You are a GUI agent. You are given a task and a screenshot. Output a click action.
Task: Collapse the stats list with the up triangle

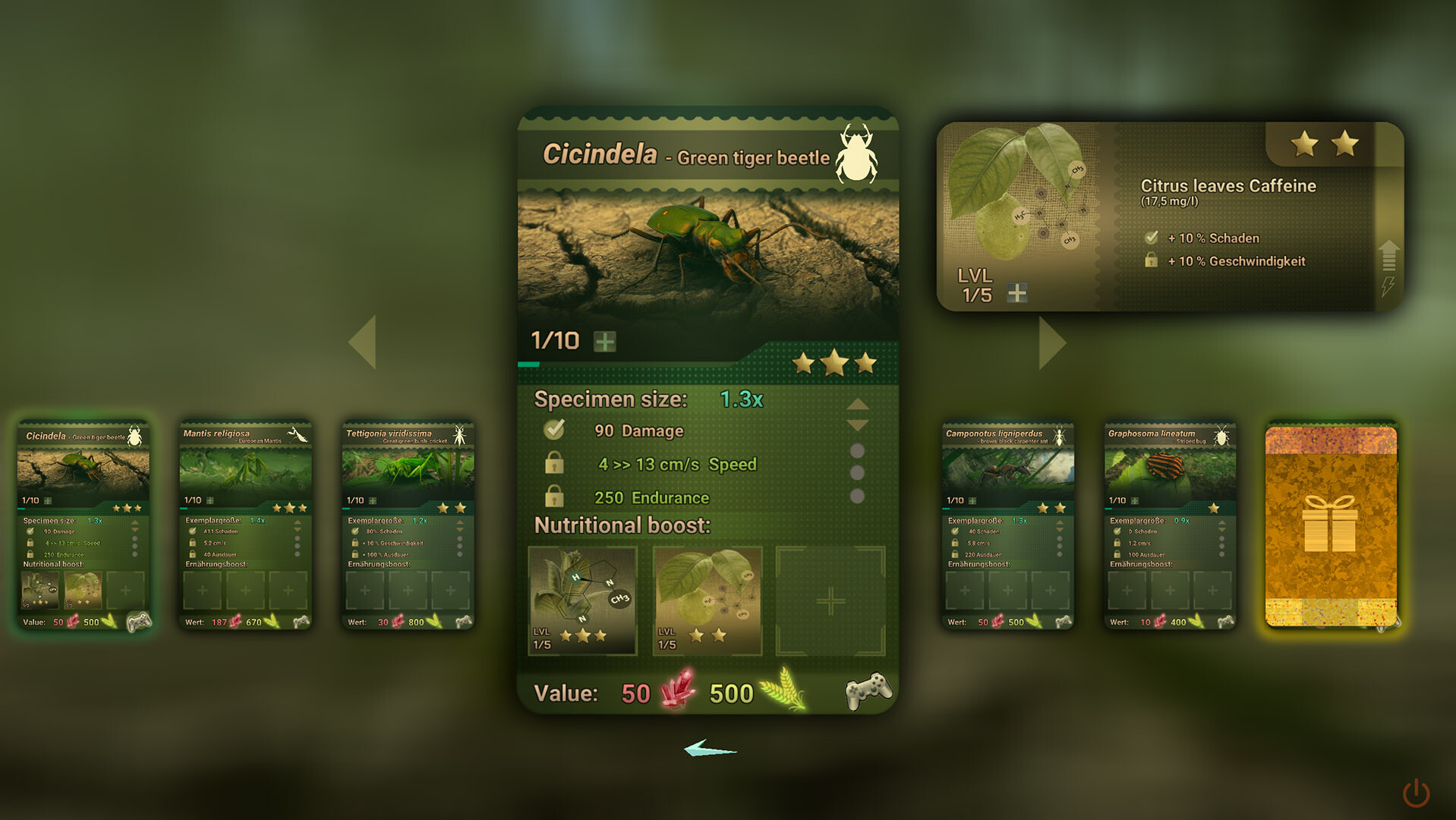857,404
